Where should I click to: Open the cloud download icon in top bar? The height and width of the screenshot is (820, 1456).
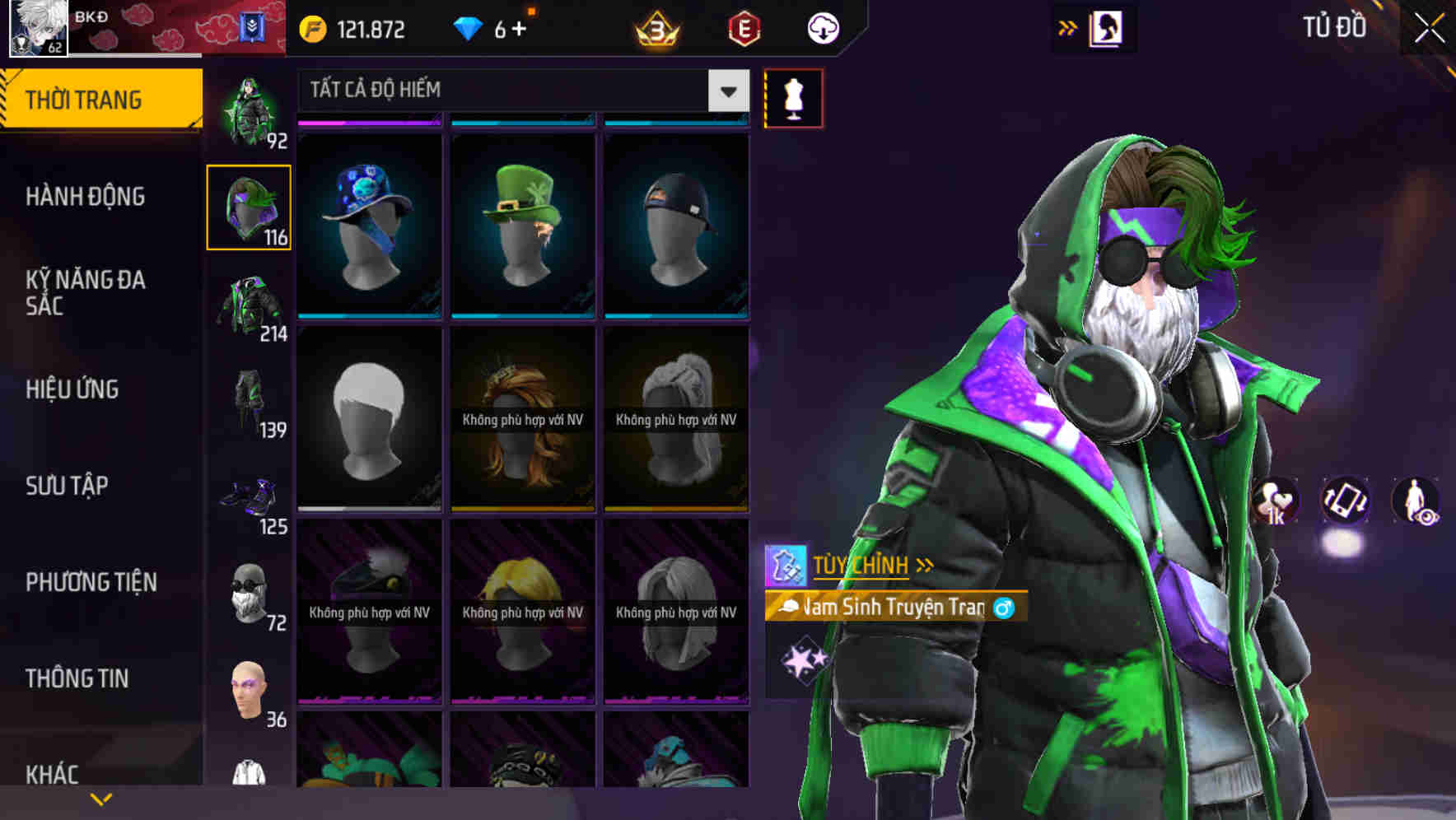823,27
